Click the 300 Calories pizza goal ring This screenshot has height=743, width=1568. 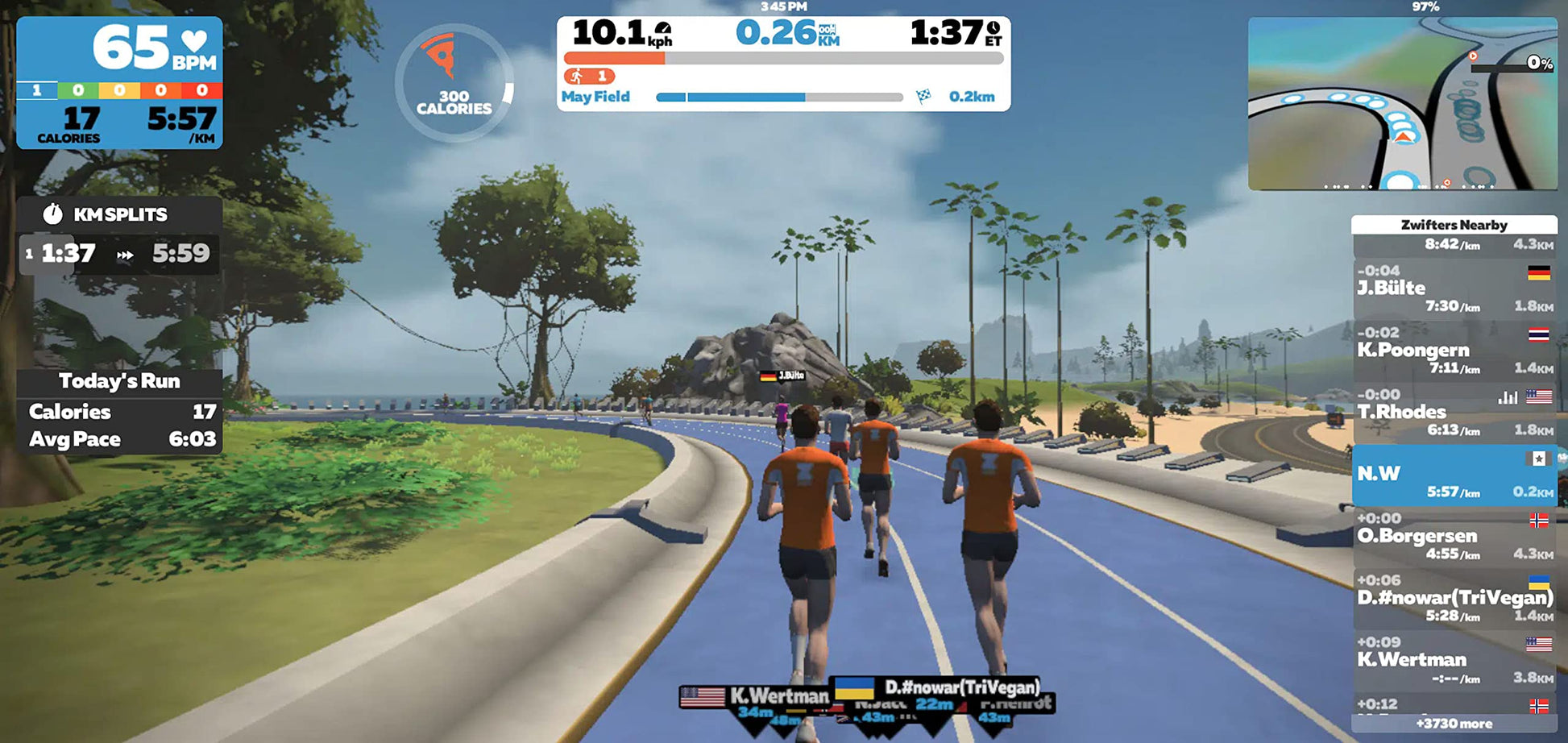tap(454, 82)
